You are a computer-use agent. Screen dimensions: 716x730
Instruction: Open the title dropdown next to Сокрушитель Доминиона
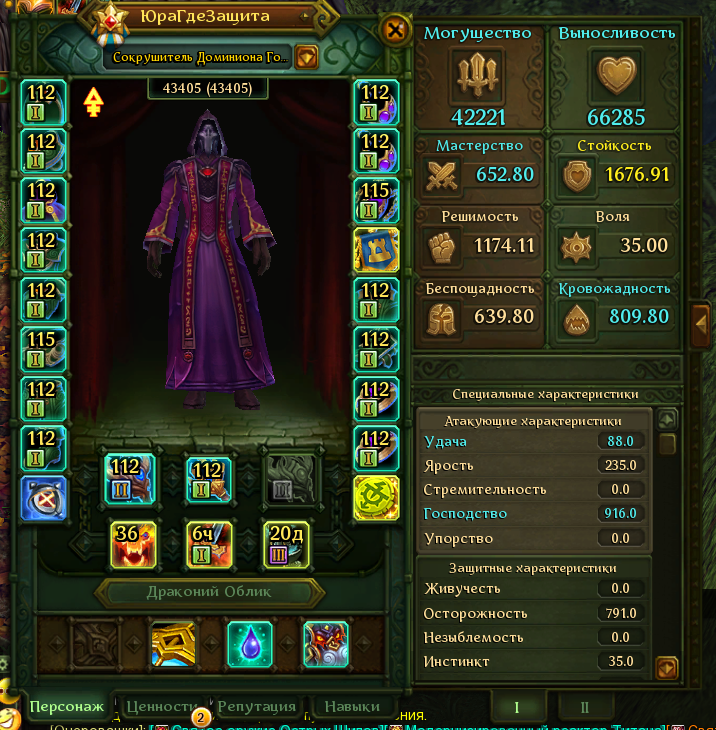(307, 57)
